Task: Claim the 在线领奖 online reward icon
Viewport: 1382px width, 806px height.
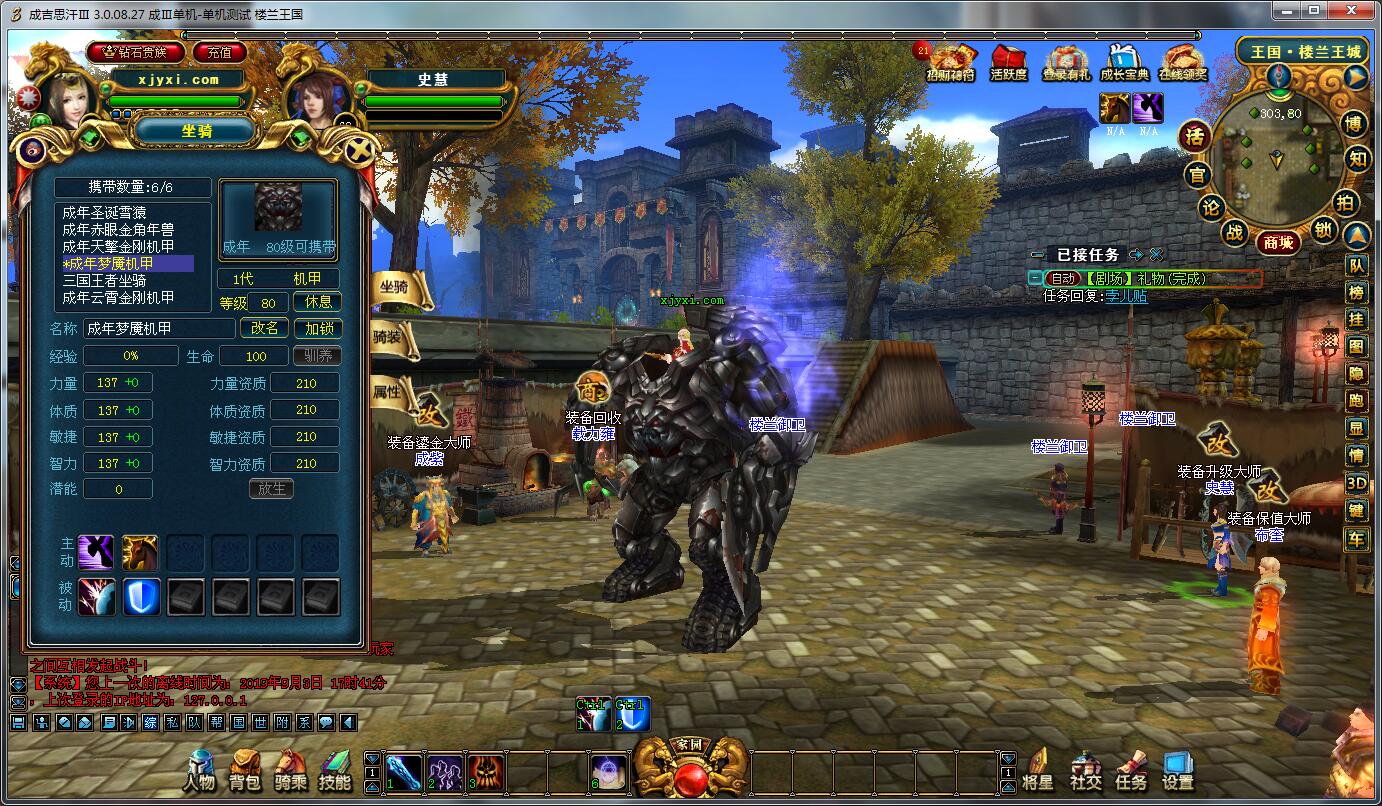Action: pyautogui.click(x=1183, y=62)
